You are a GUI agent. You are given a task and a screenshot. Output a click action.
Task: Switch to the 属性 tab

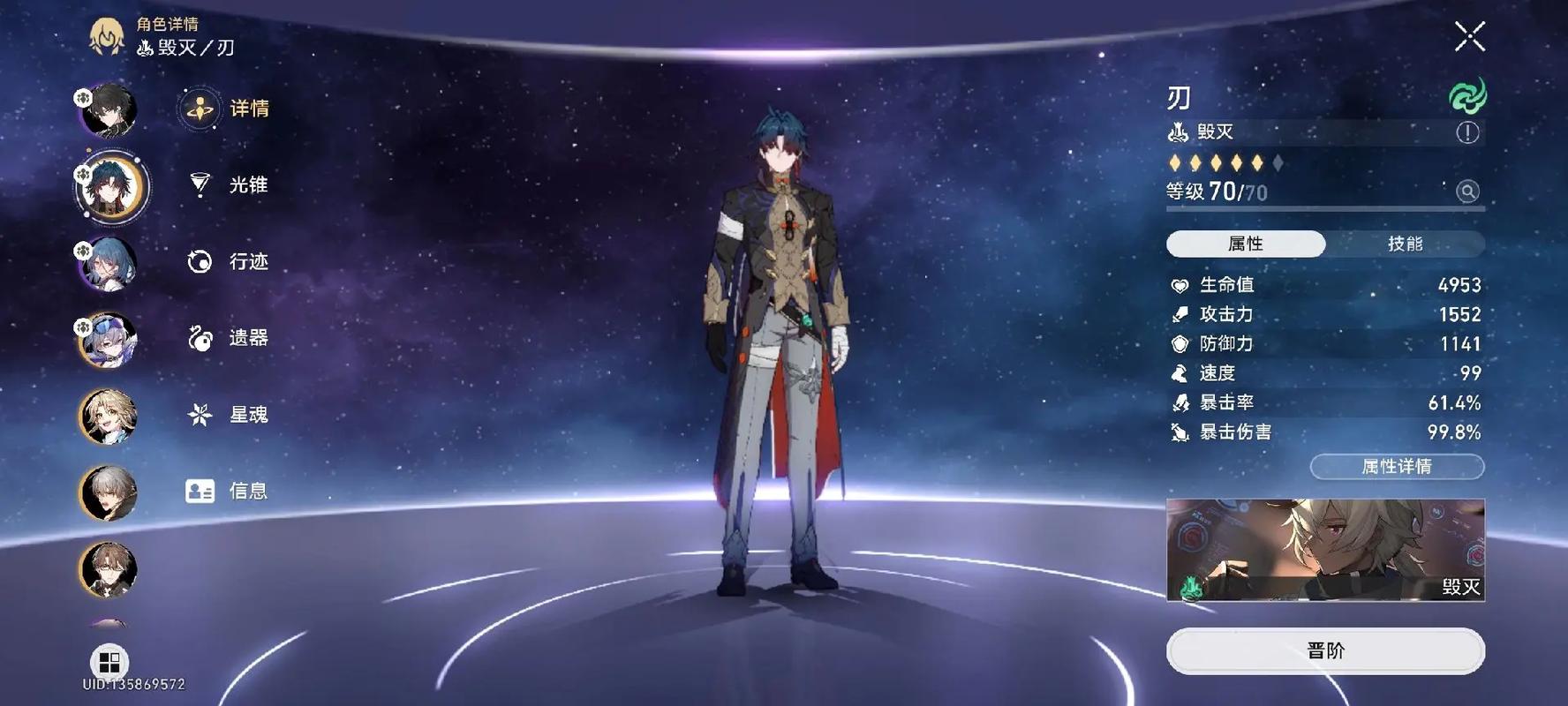pyautogui.click(x=1245, y=244)
